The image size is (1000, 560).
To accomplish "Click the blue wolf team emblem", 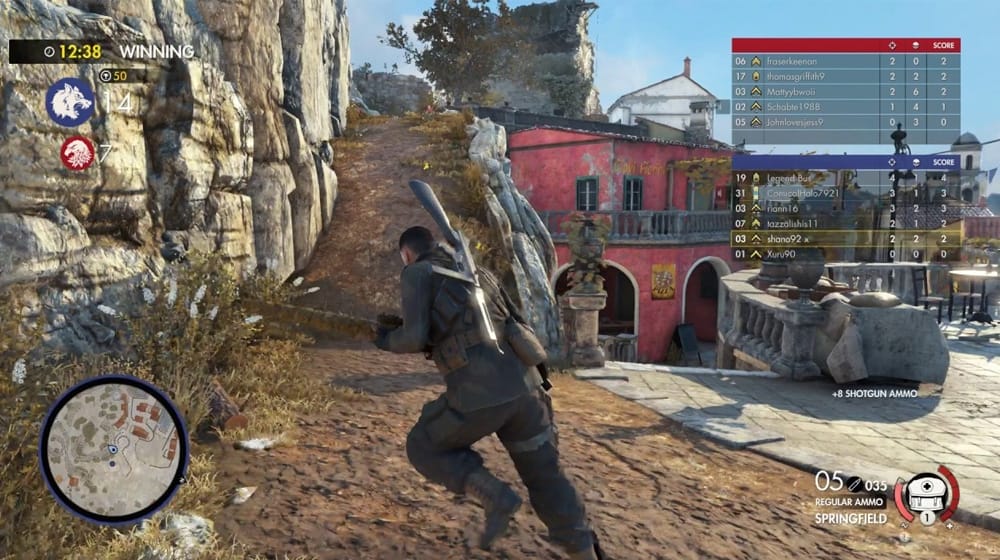I will pos(70,101).
